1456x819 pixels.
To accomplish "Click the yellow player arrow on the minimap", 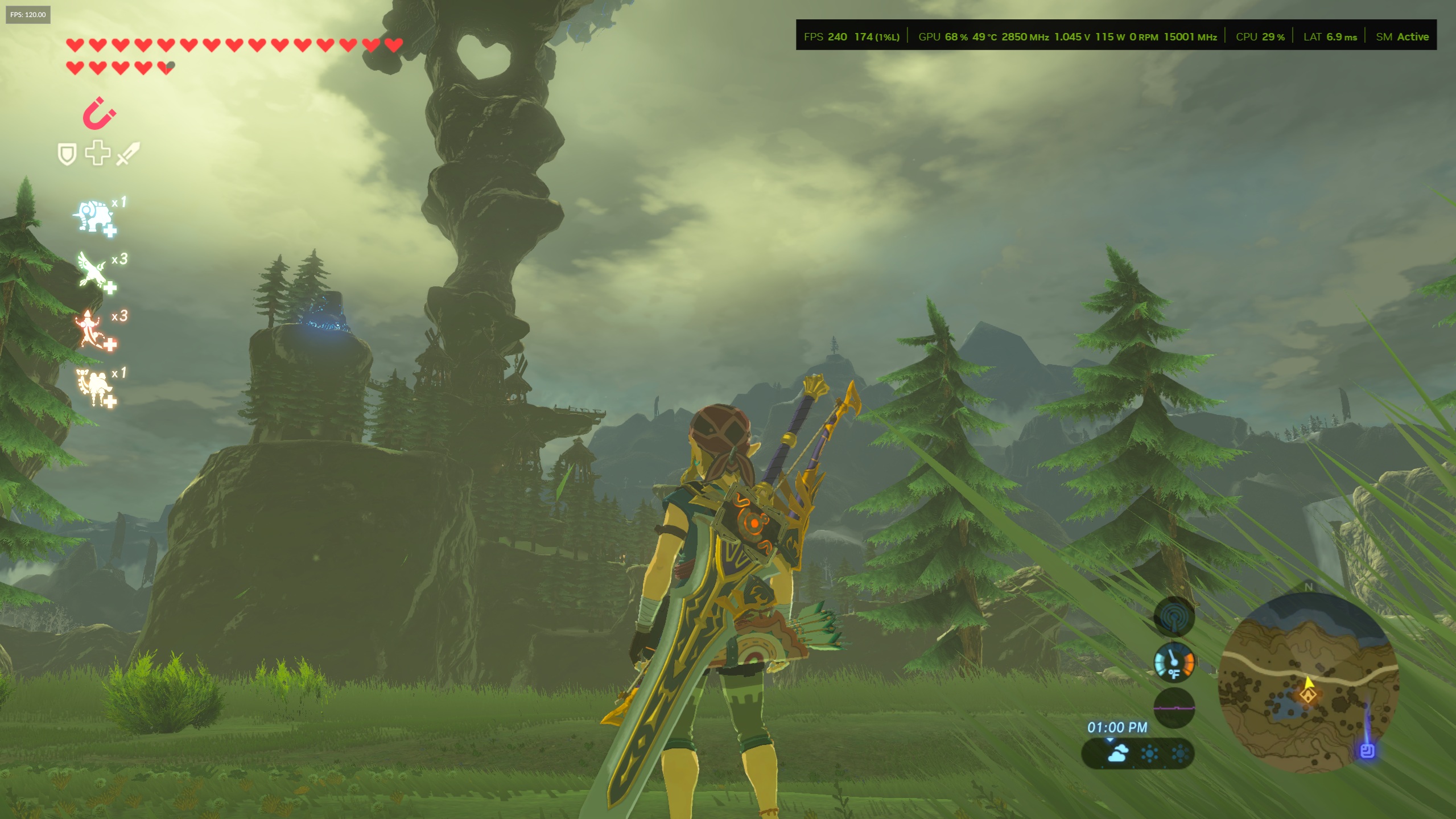I will [1309, 682].
